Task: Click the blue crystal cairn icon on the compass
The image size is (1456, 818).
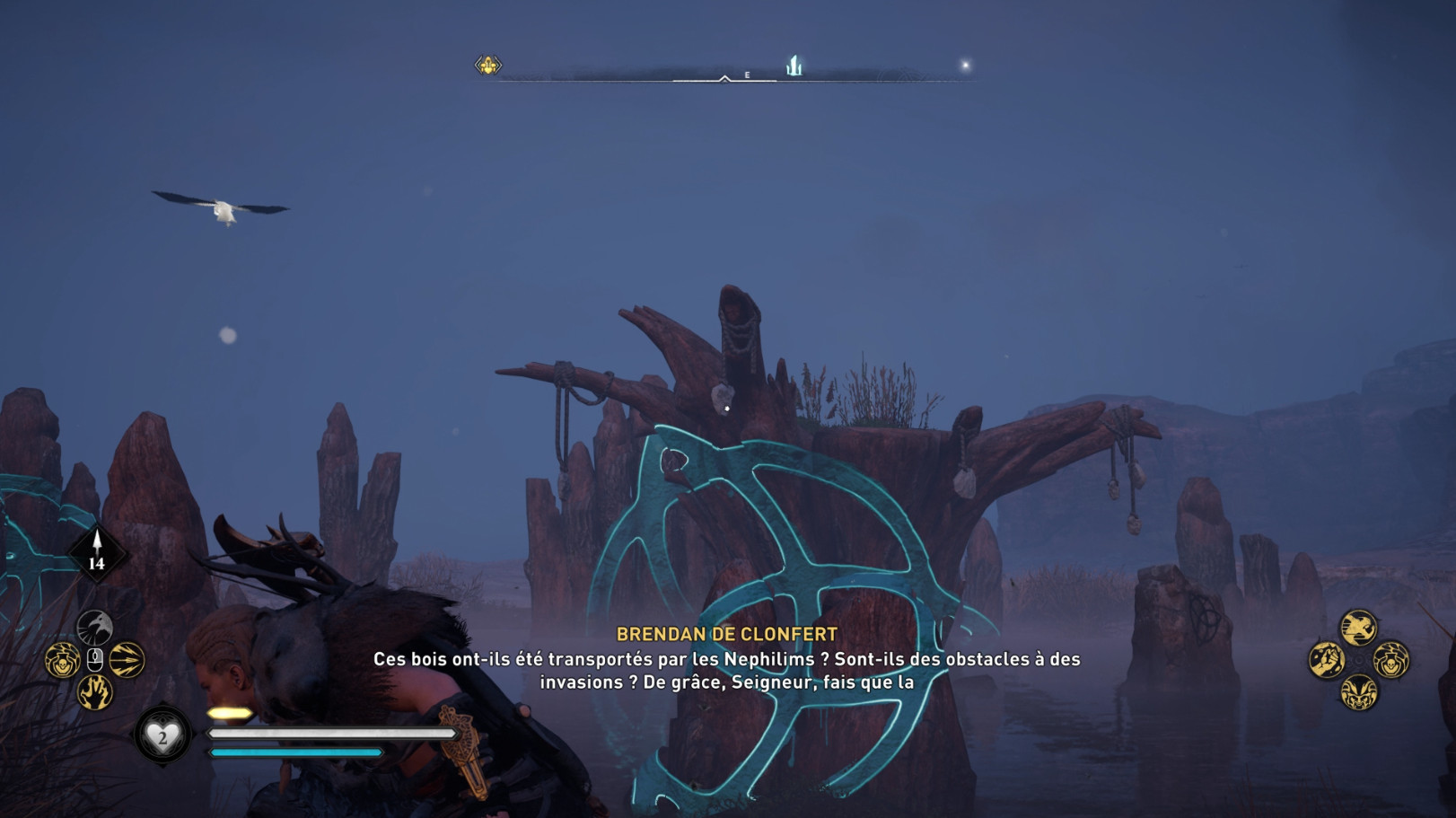Action: (x=794, y=64)
